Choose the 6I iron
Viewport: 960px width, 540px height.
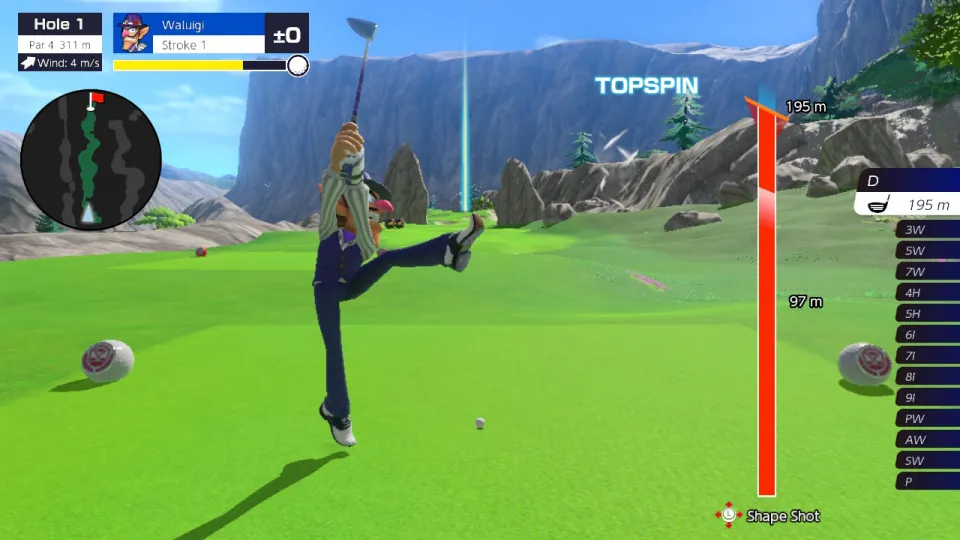(x=926, y=334)
